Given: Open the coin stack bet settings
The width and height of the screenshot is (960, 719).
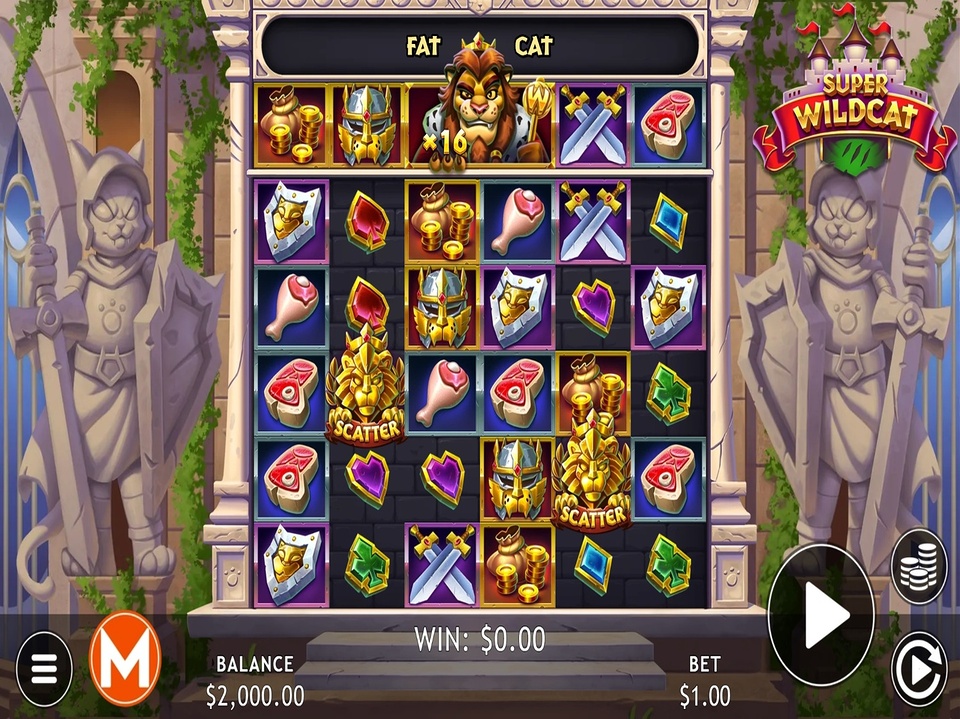Looking at the screenshot, I should [x=918, y=567].
